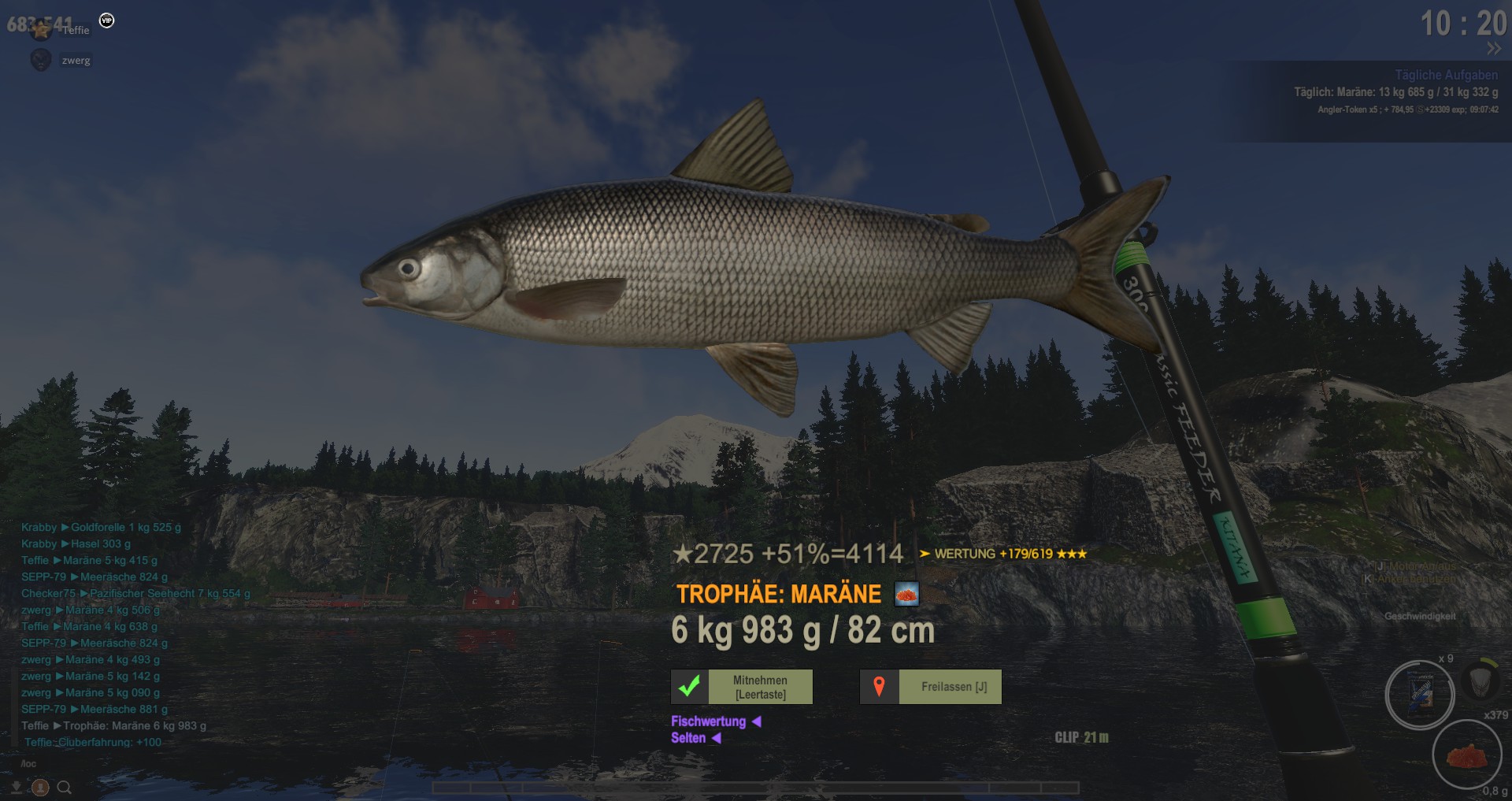Select the groundbait bag slot
The height and width of the screenshot is (801, 1512).
1420,694
